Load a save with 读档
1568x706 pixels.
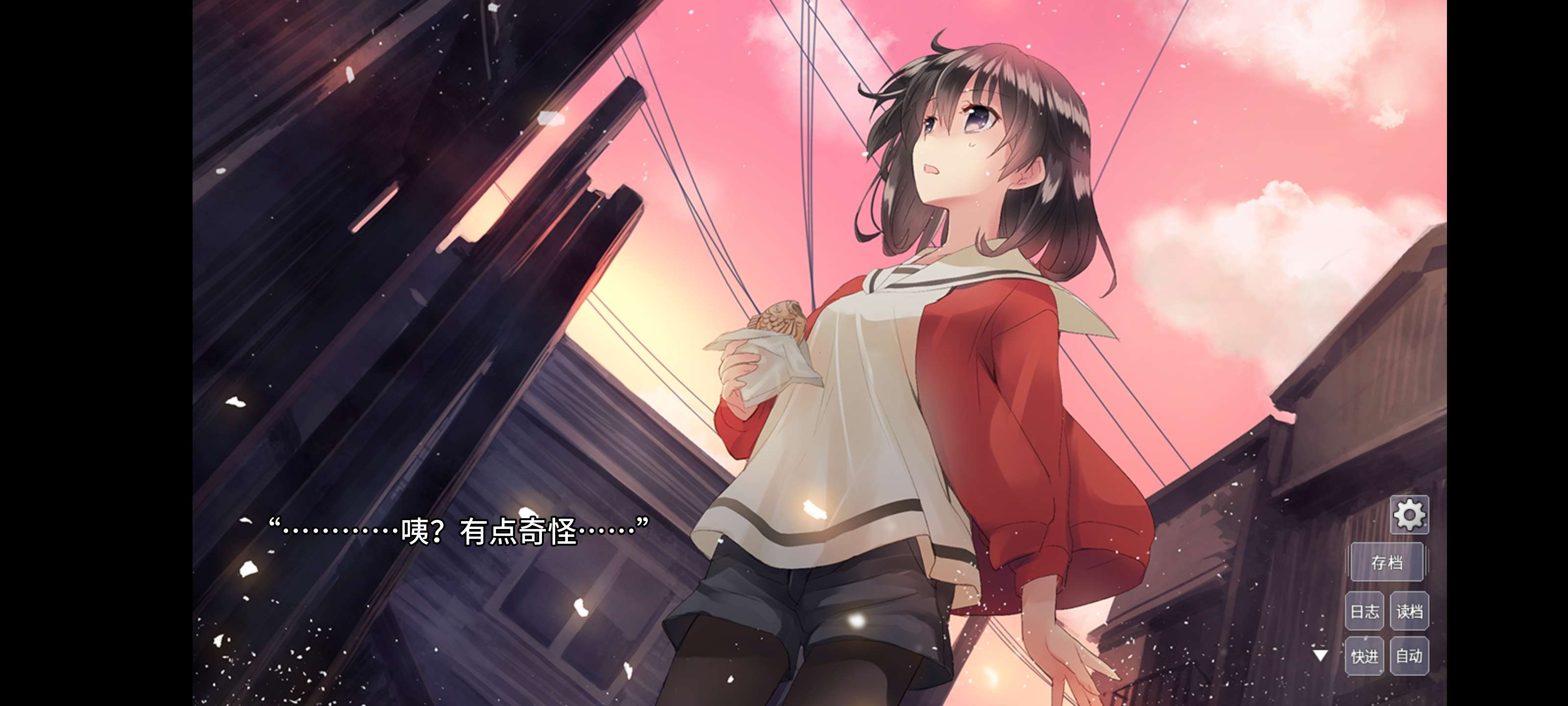(x=1409, y=611)
